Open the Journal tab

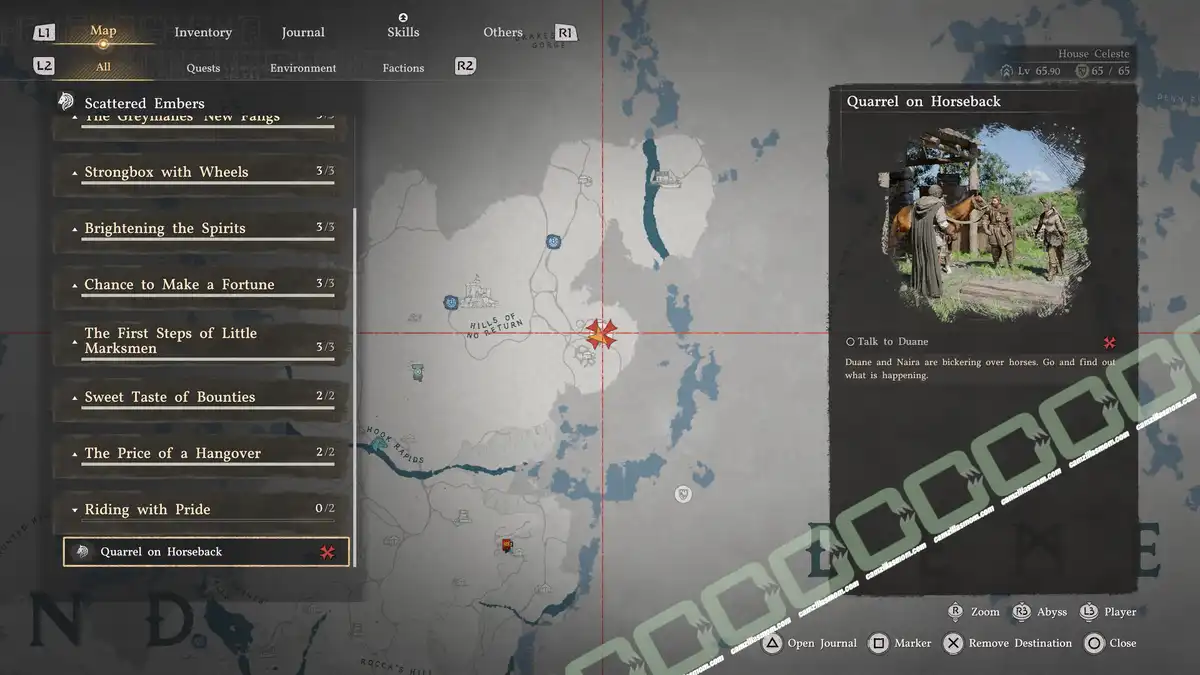303,32
